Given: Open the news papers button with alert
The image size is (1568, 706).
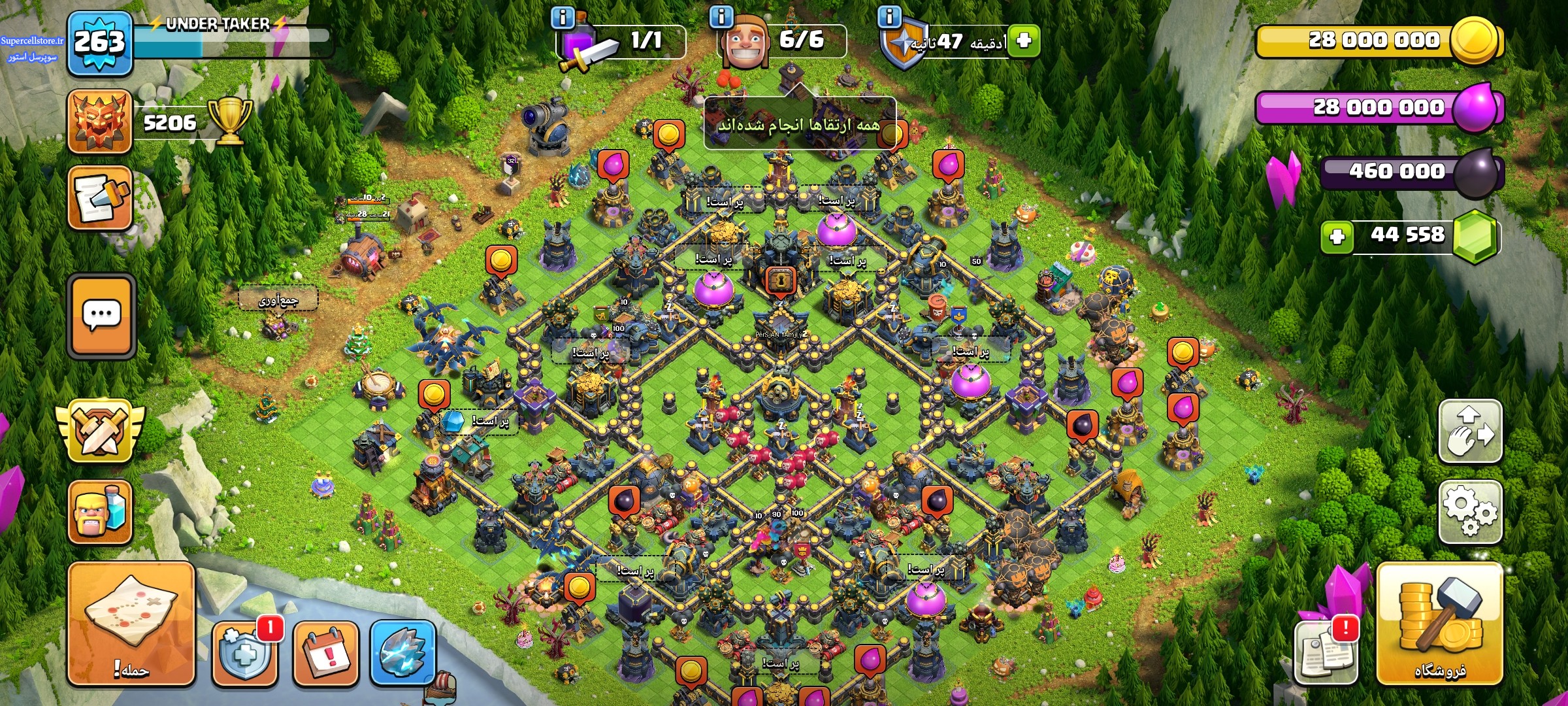Looking at the screenshot, I should [1326, 650].
